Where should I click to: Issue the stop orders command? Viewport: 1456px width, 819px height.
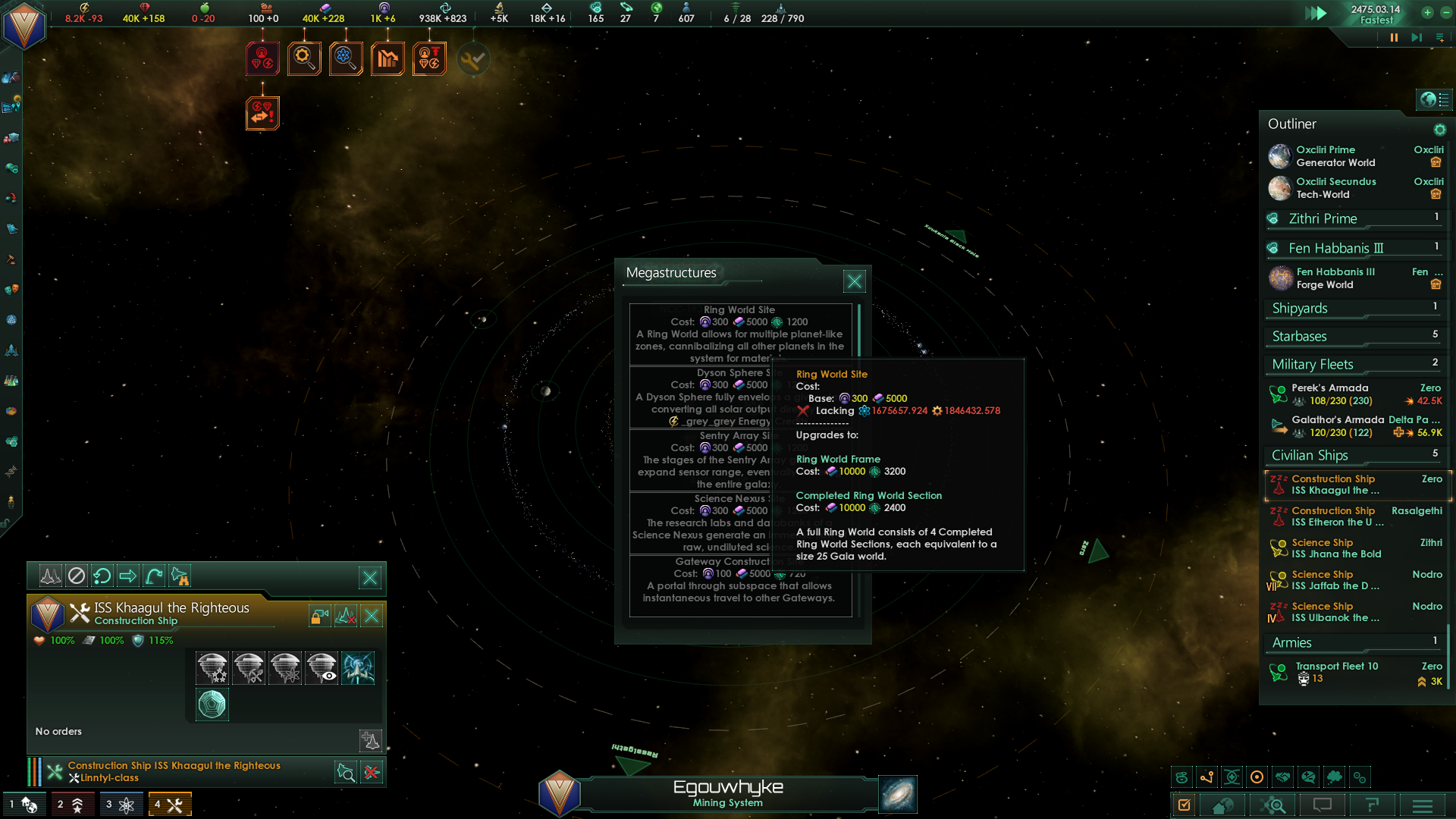pos(77,576)
